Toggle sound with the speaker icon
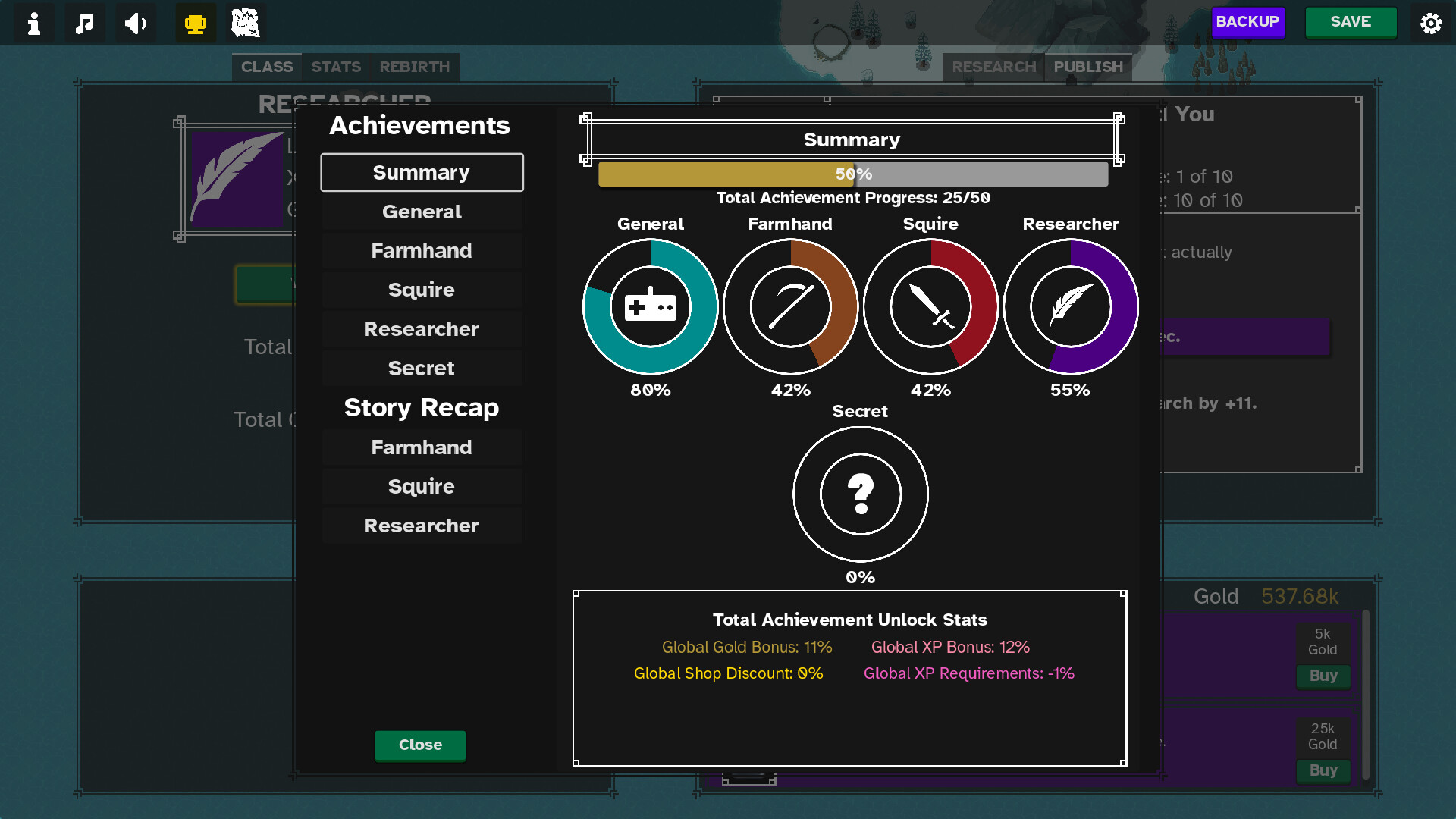Screen dimensions: 1456x819 [136, 24]
